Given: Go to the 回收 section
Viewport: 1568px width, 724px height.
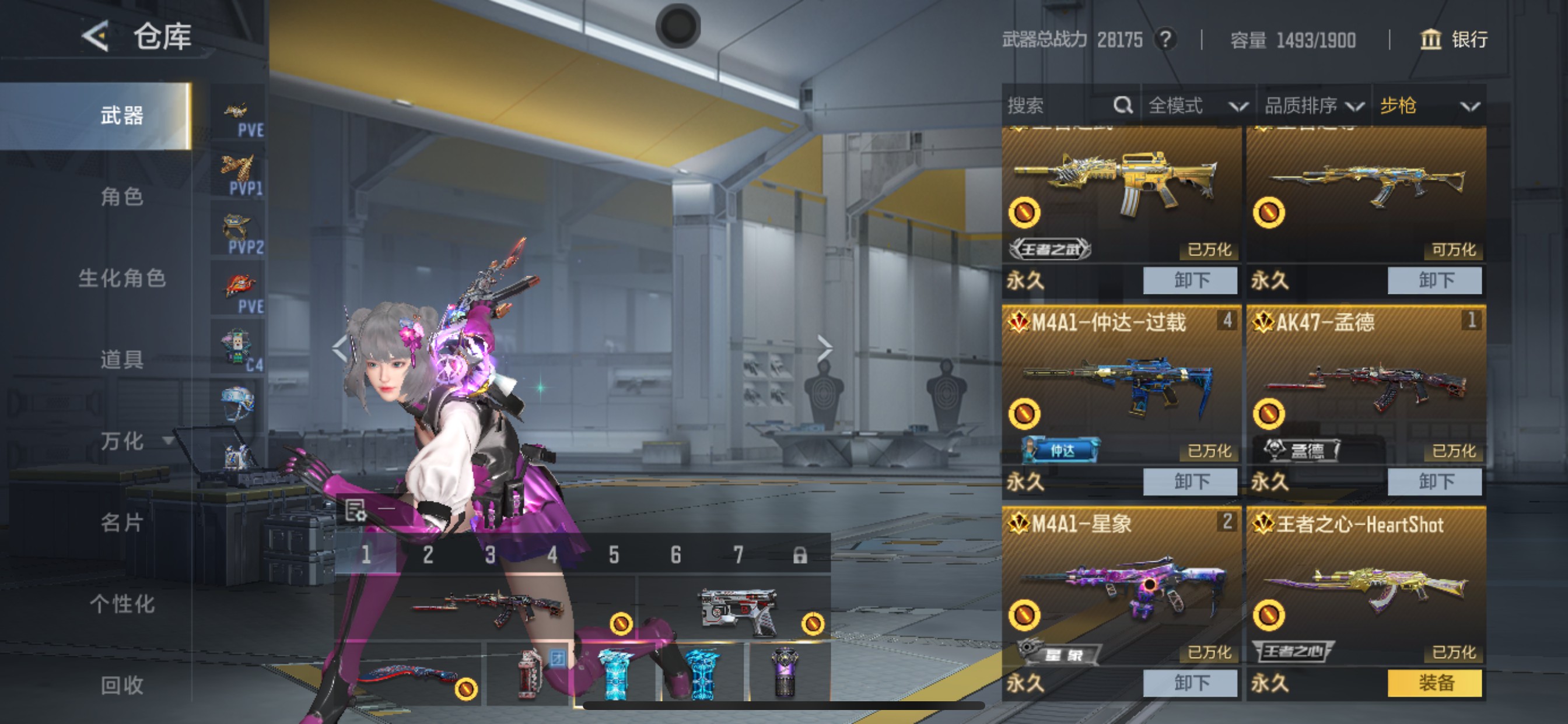Looking at the screenshot, I should [x=122, y=685].
